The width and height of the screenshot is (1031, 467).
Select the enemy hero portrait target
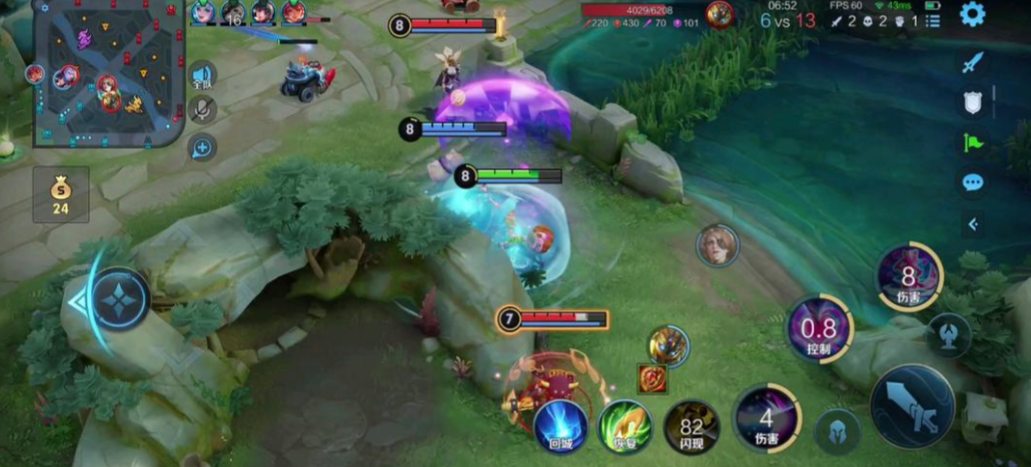pos(717,245)
